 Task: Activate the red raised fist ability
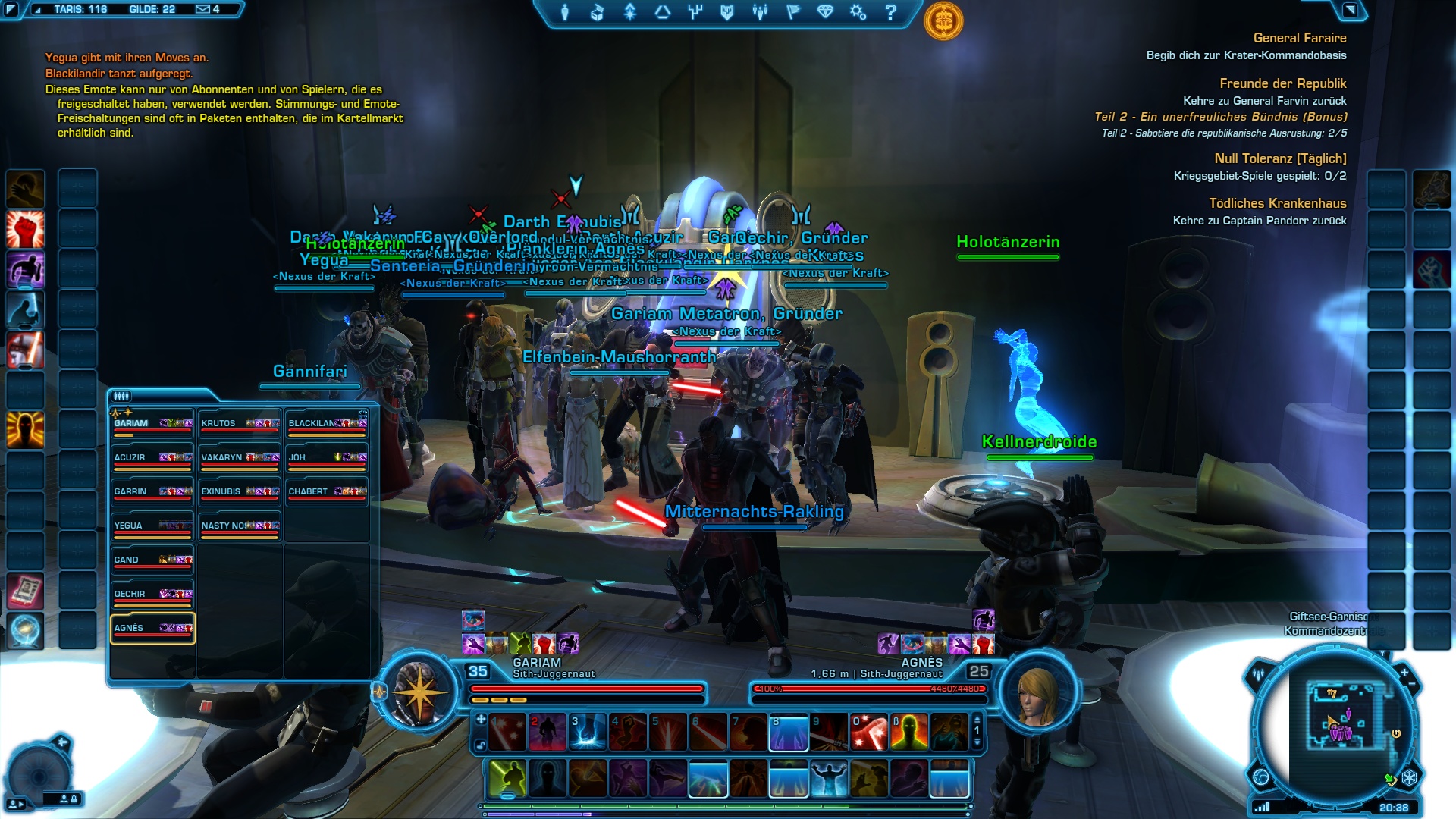(25, 229)
